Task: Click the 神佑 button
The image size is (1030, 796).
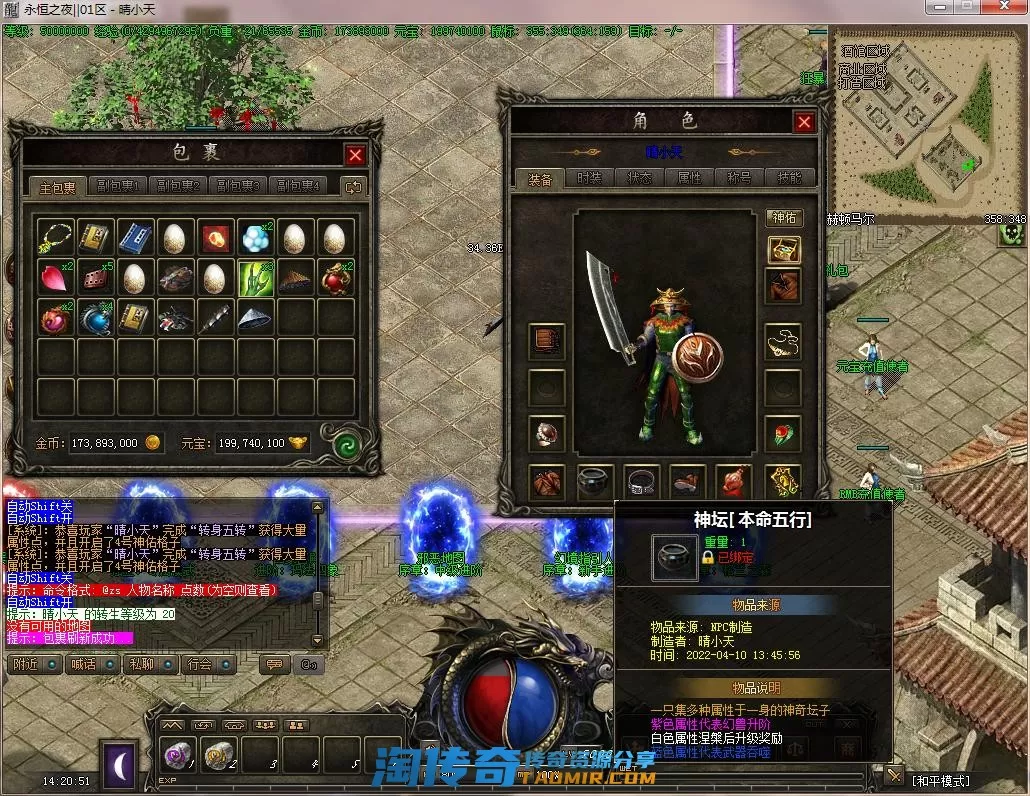Action: (784, 218)
